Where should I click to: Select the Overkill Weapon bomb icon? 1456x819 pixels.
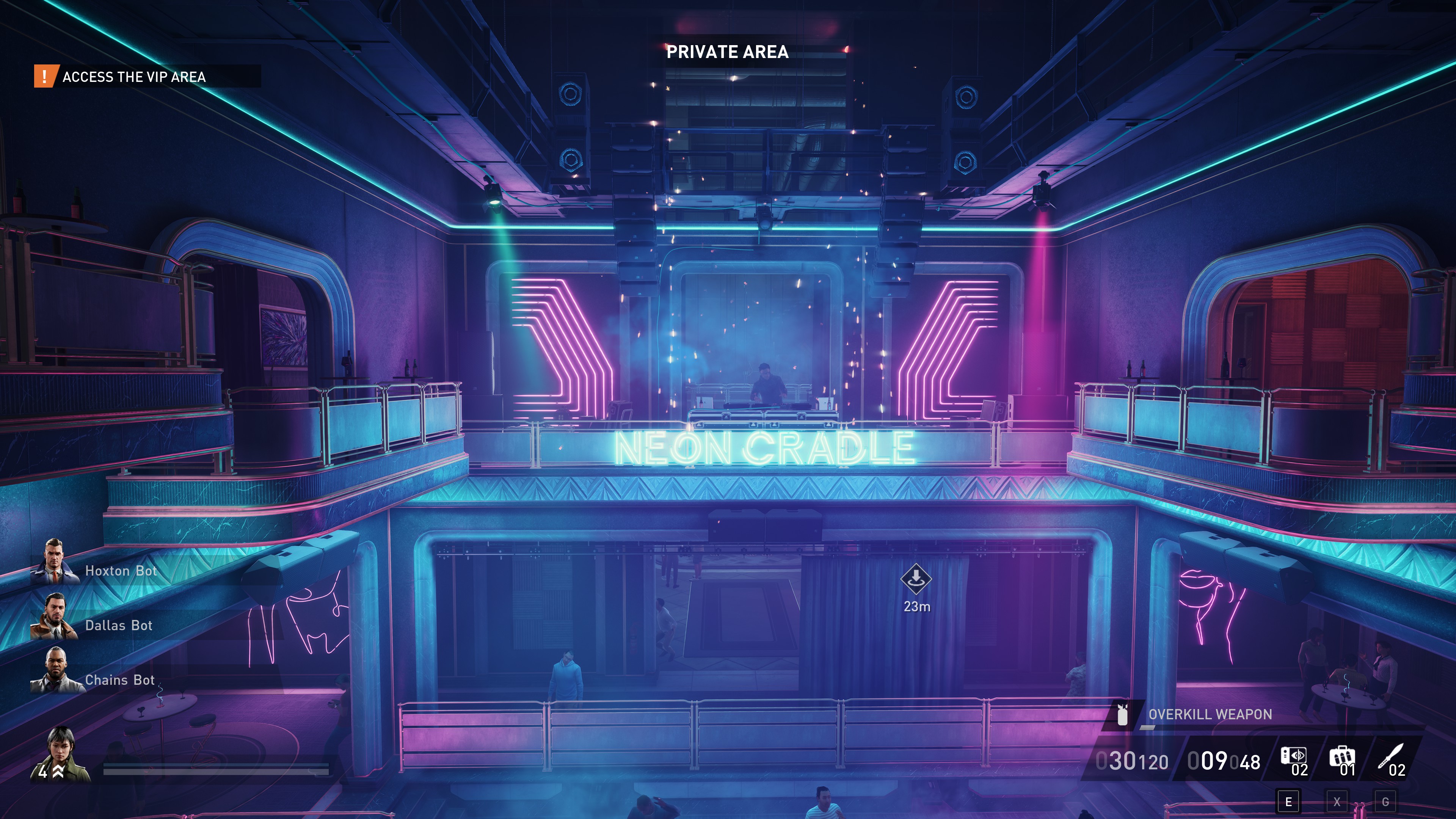tap(1122, 715)
